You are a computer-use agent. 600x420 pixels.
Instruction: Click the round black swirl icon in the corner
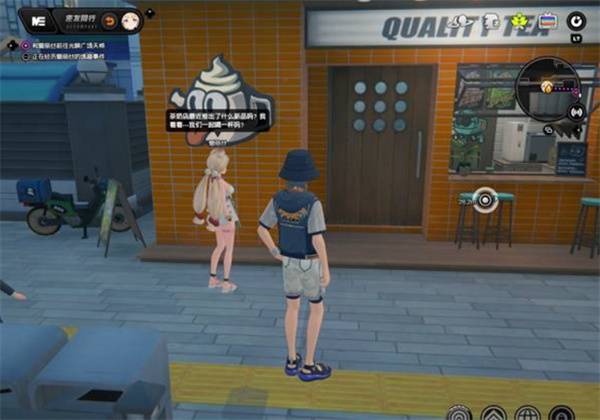point(577,20)
